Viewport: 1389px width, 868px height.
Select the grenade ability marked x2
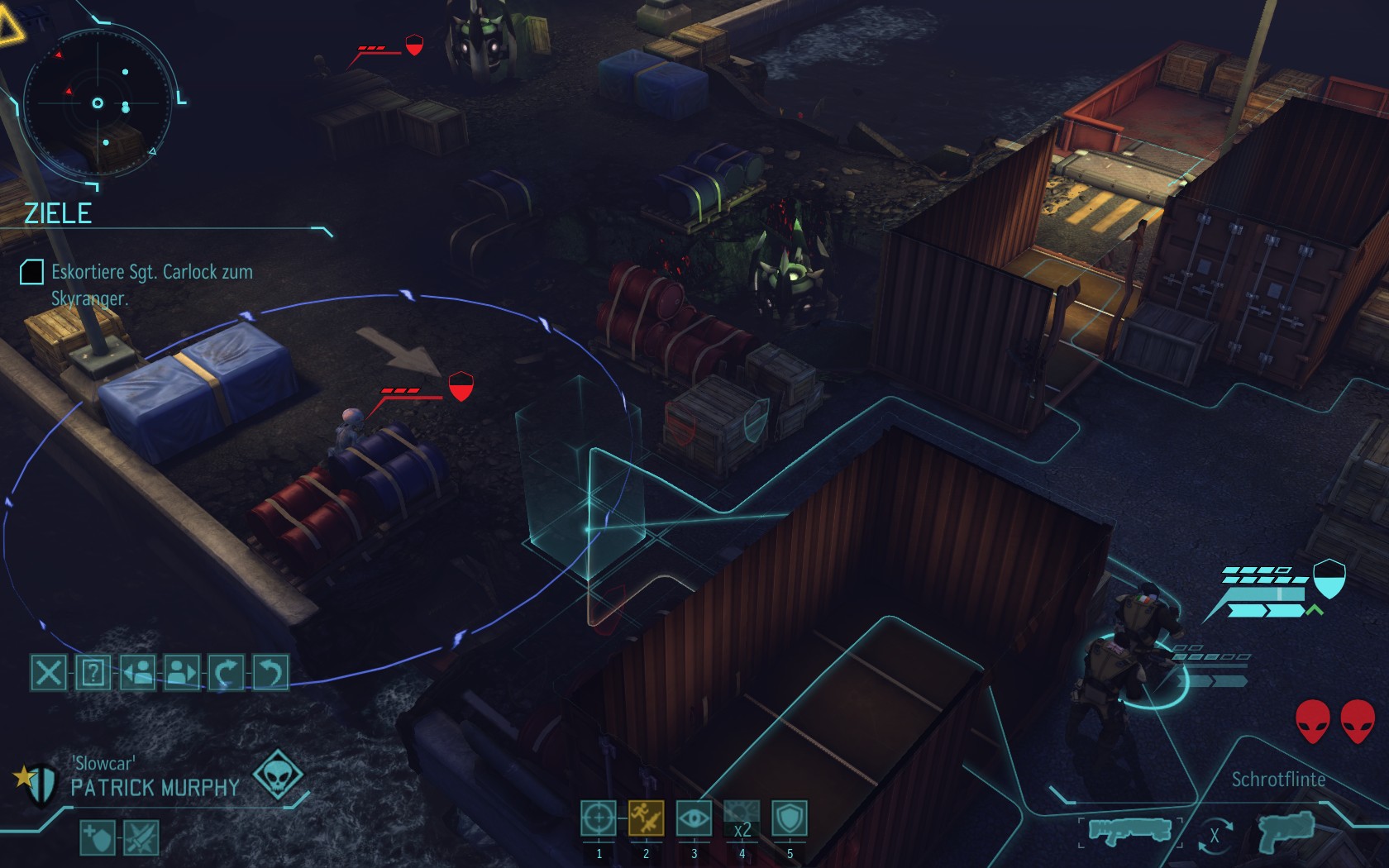tap(742, 818)
